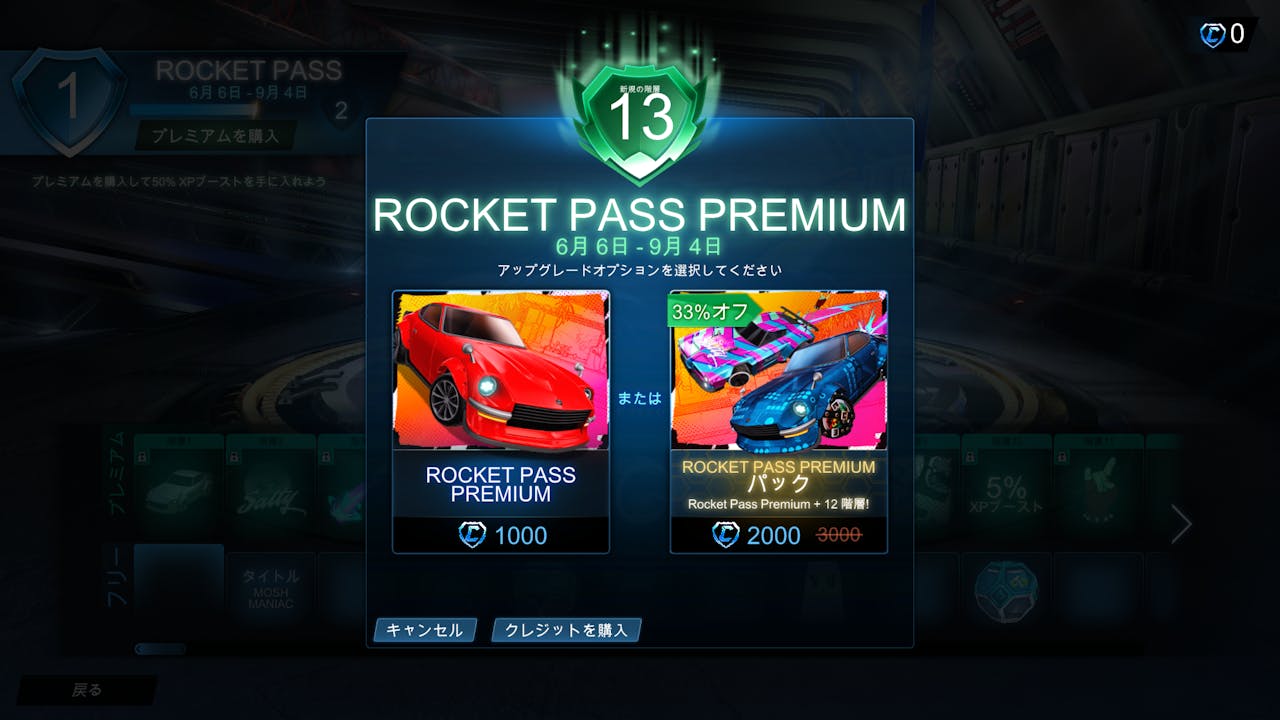Viewport: 1280px width, 720px height.
Task: Select the MOSH MANIAC title reward
Action: (x=270, y=590)
